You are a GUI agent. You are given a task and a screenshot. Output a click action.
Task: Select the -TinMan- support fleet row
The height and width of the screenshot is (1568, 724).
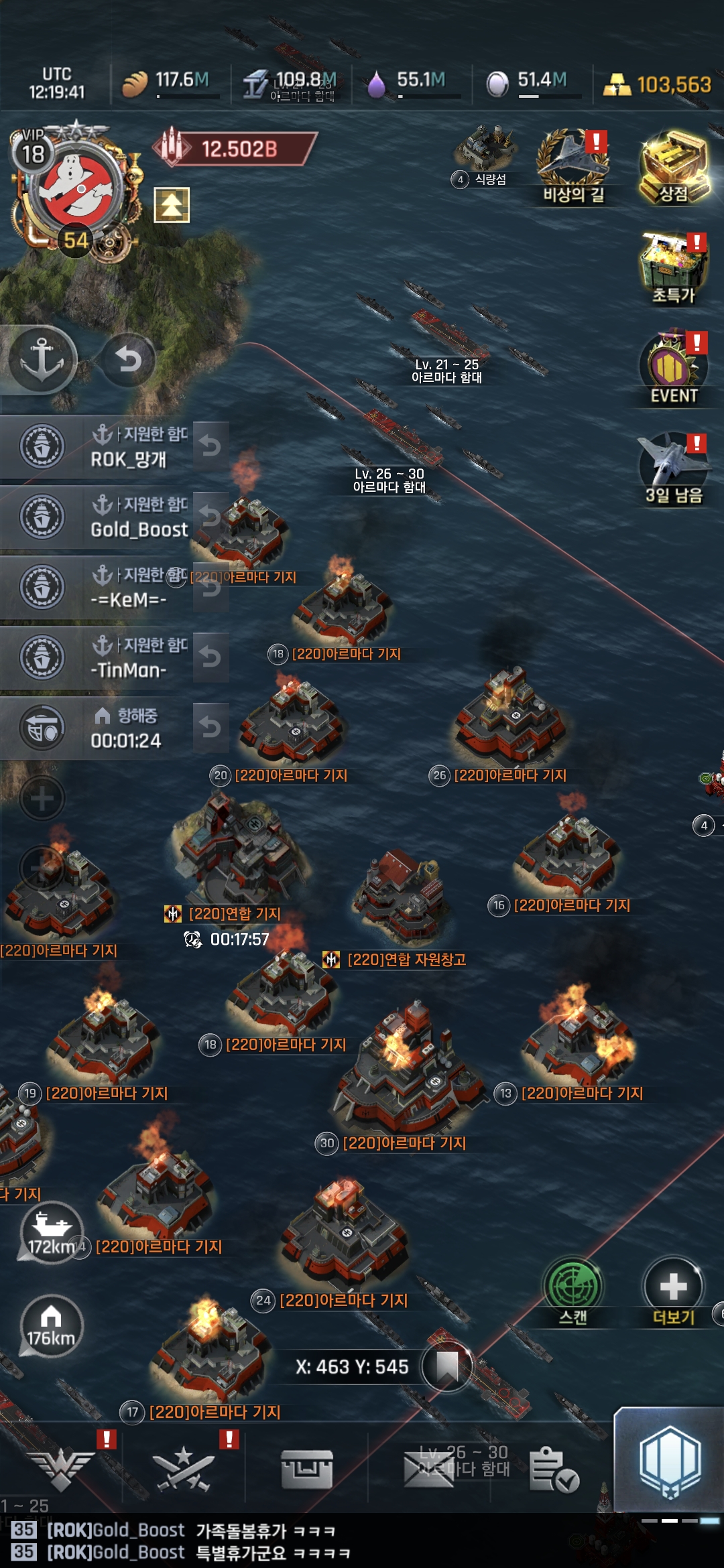point(101,657)
